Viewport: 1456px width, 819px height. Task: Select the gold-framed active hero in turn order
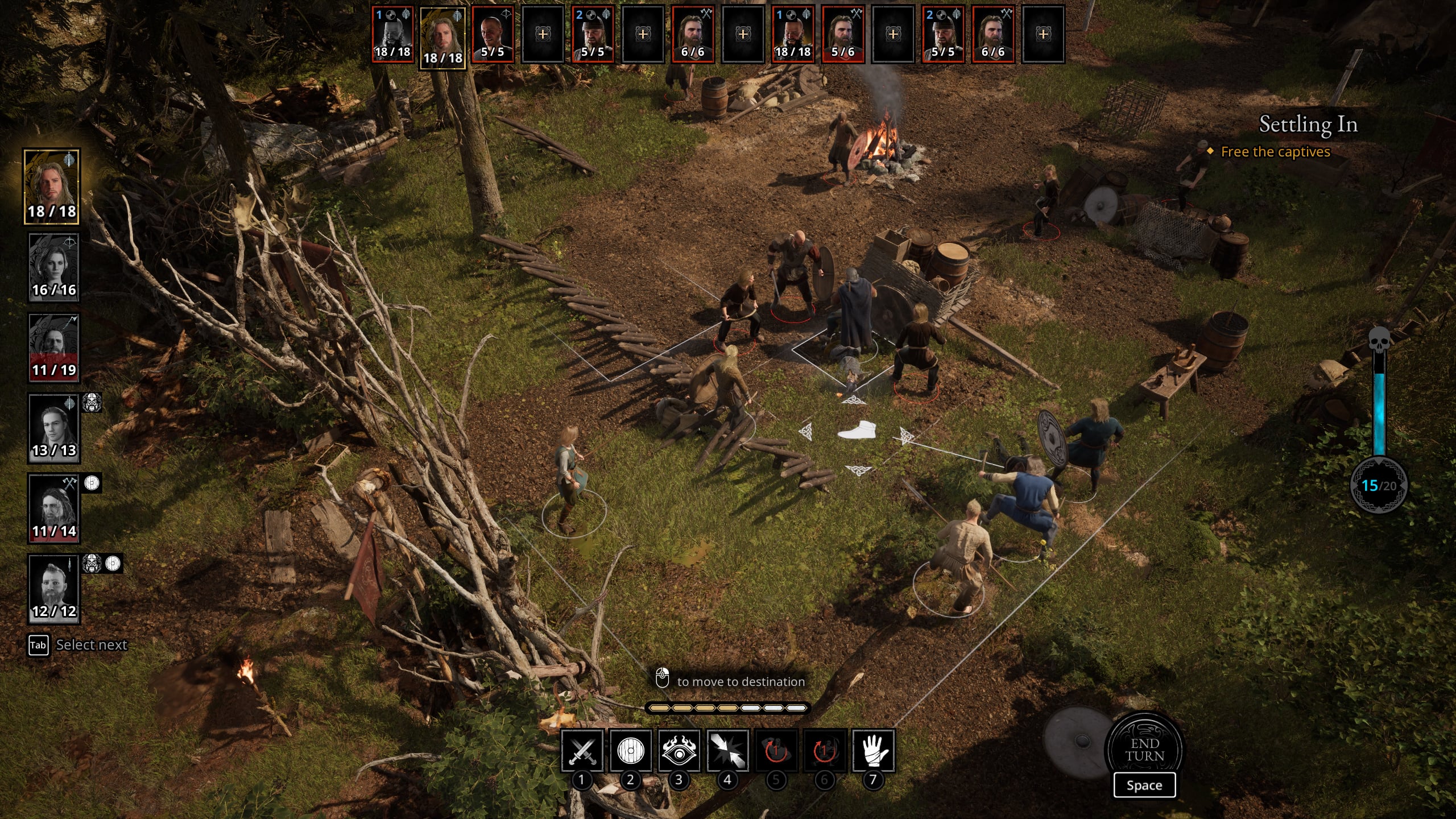click(442, 38)
